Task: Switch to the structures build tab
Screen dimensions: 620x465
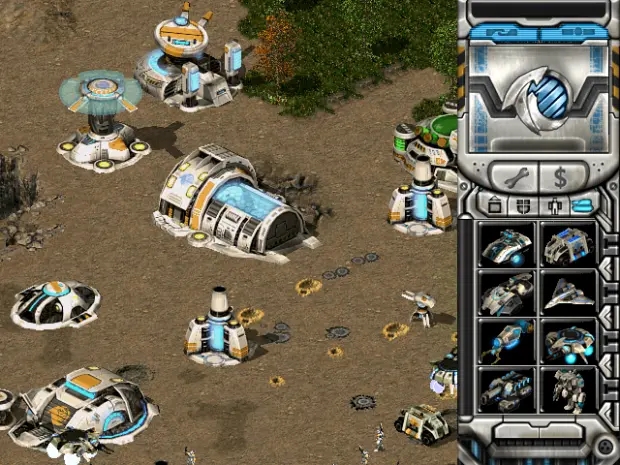Action: pos(493,205)
